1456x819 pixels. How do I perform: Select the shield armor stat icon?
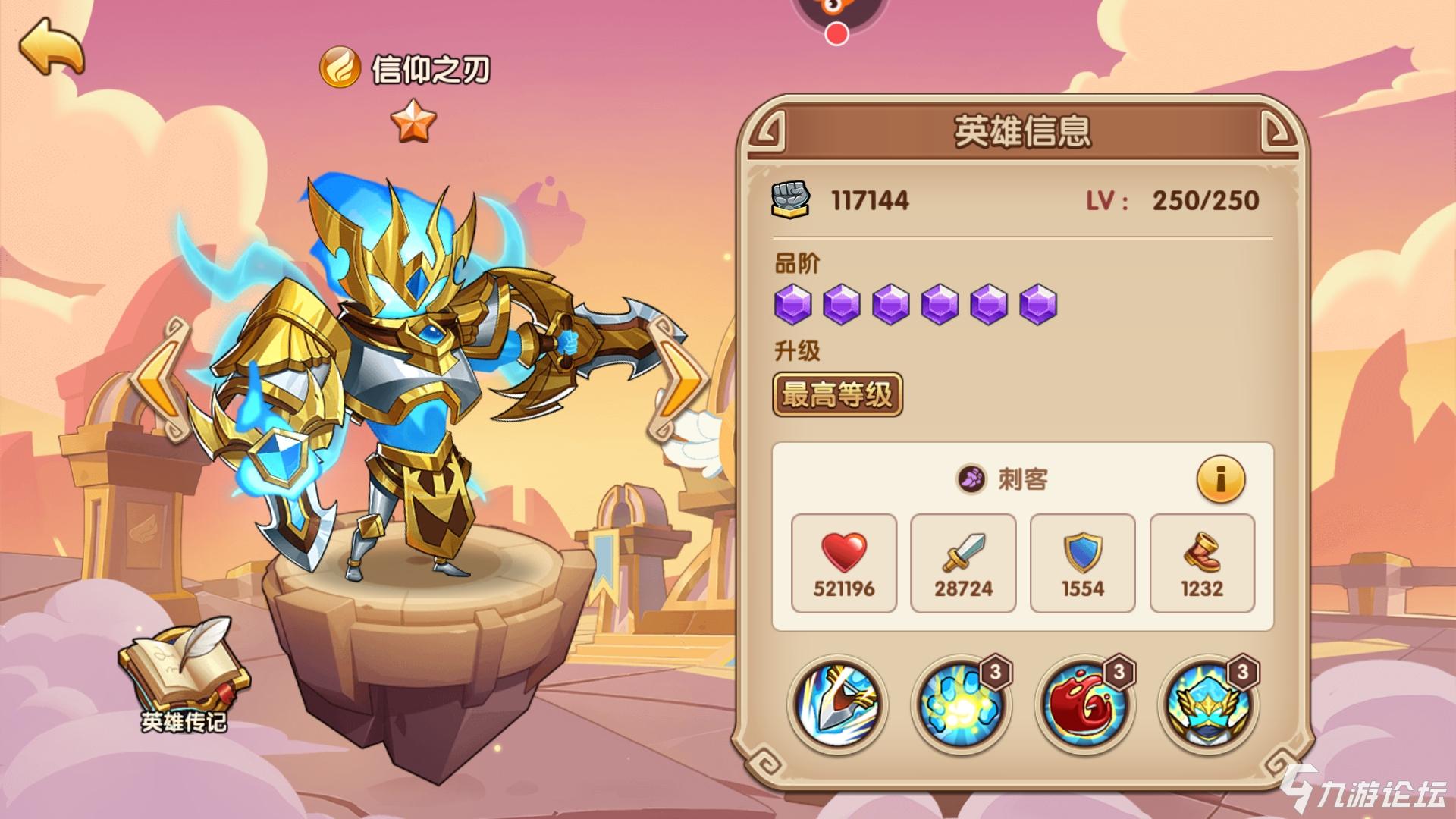(1082, 553)
